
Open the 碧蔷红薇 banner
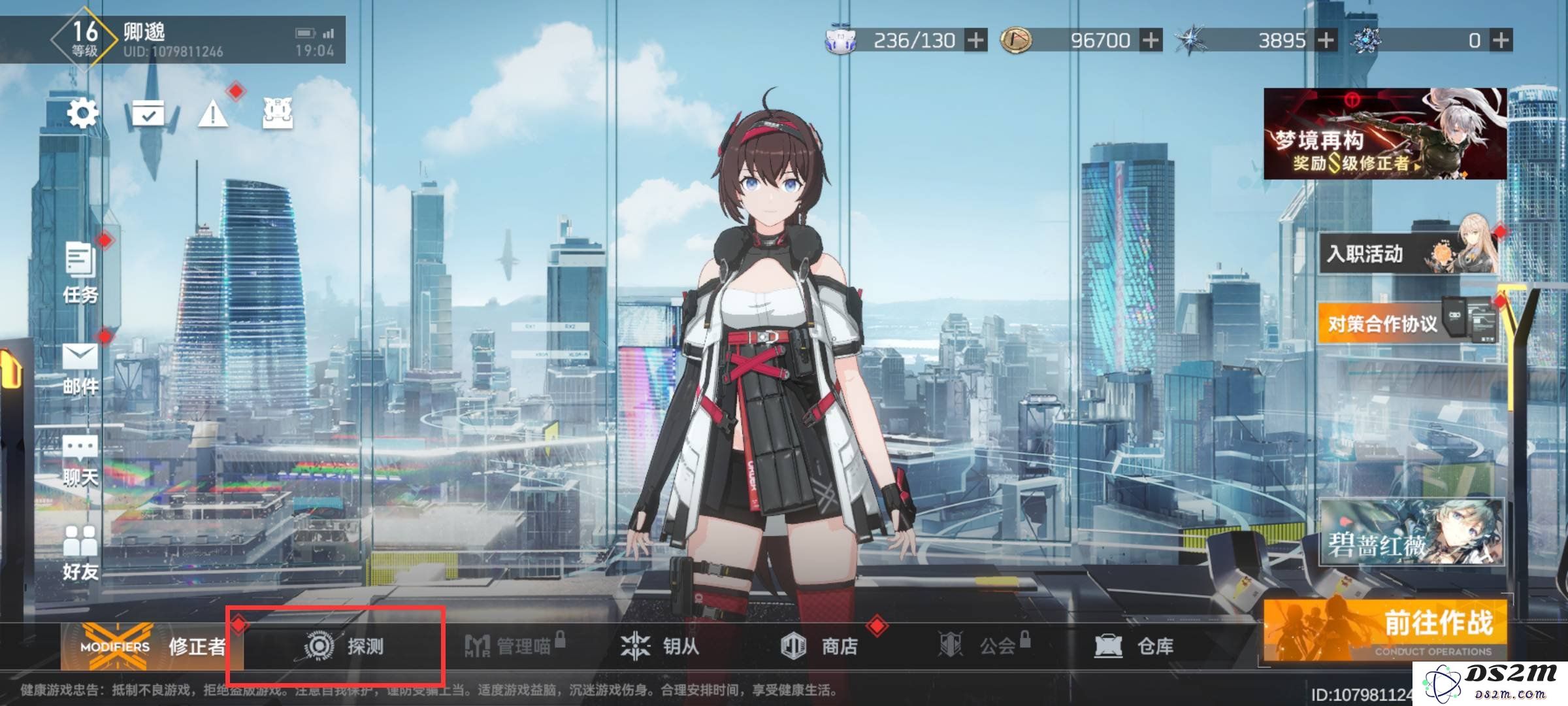click(x=1411, y=531)
